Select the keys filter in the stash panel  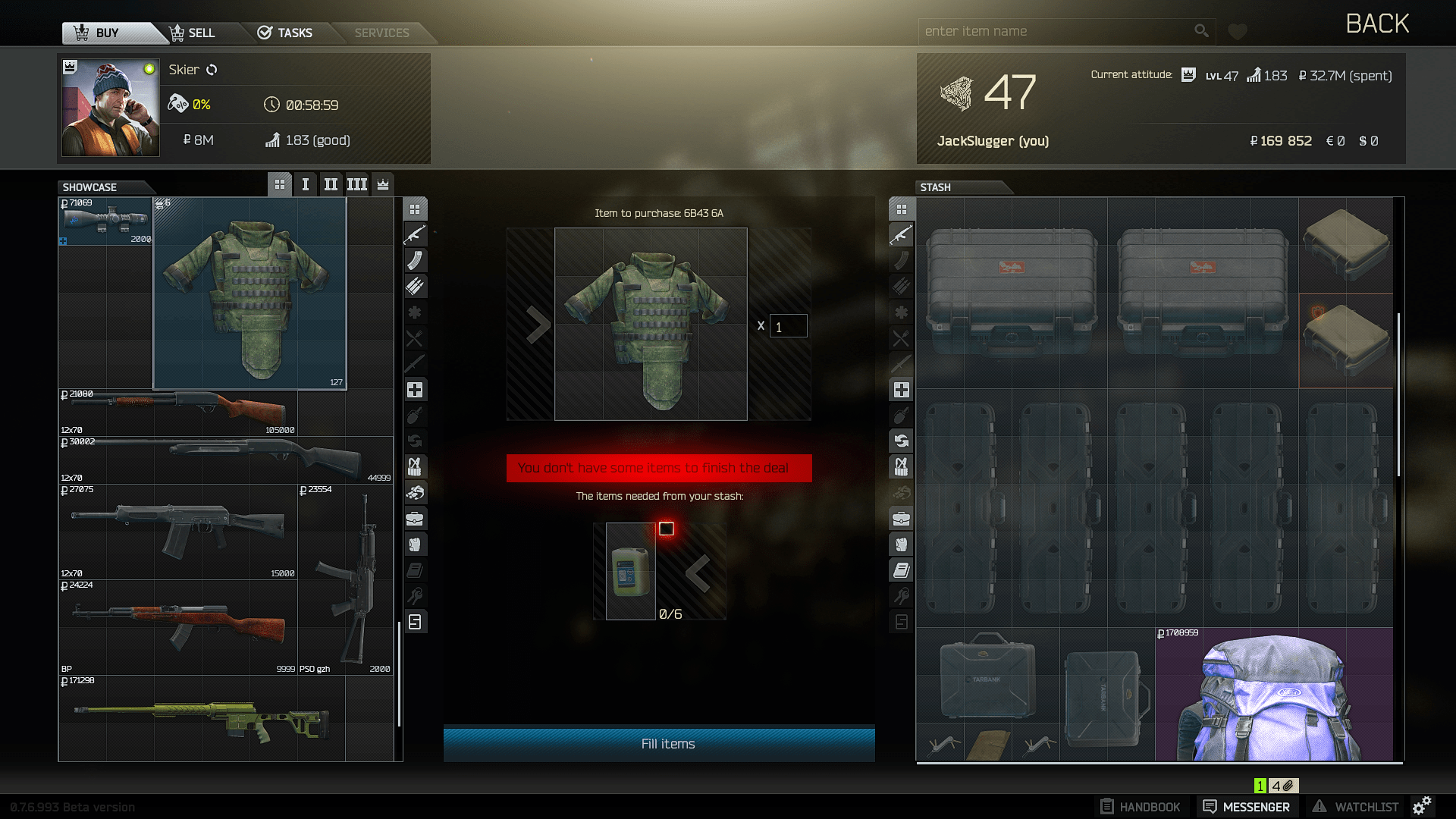pyautogui.click(x=901, y=595)
